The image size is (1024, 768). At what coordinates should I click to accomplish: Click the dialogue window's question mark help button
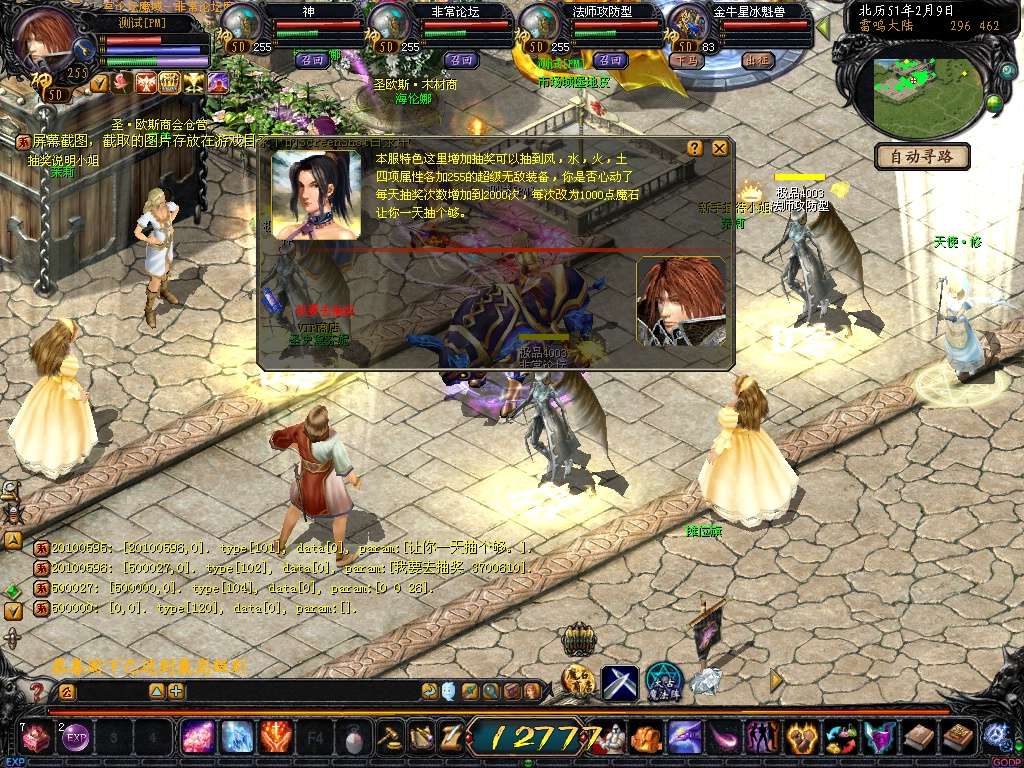tap(695, 148)
